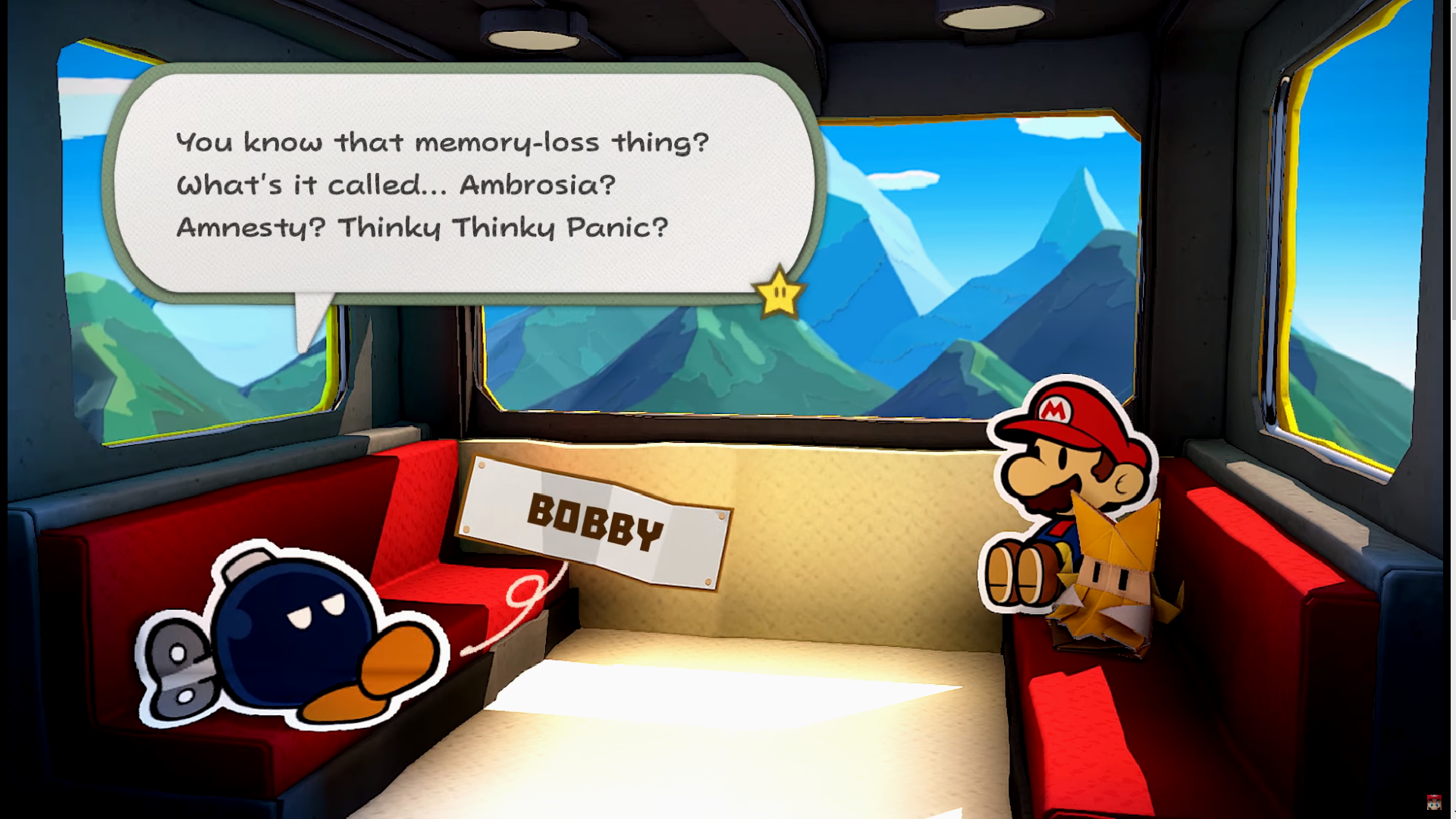Open the Mario face channel watermark
The width and height of the screenshot is (1456, 819).
point(1433,802)
